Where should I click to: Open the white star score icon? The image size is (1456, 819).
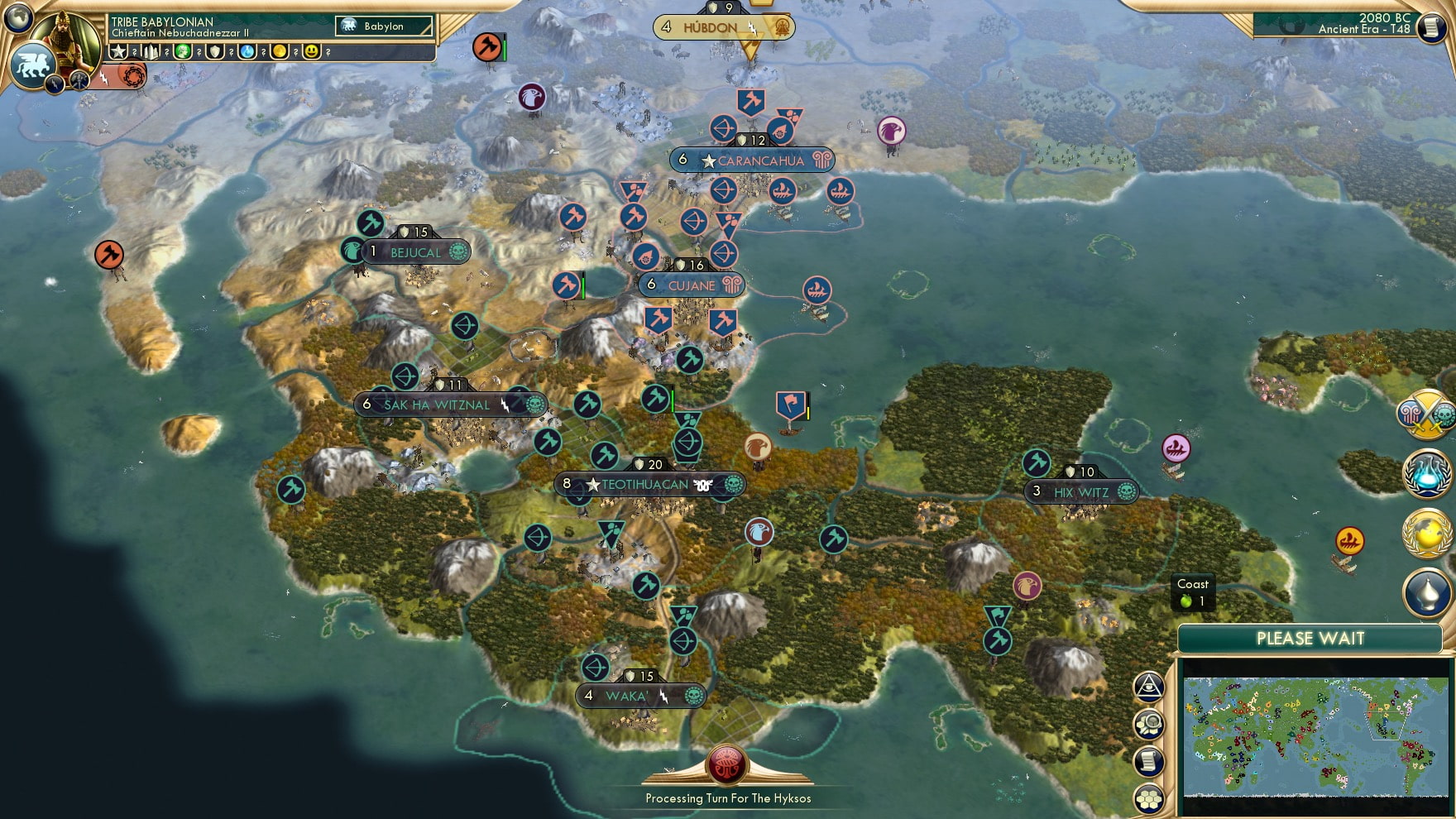click(x=118, y=51)
